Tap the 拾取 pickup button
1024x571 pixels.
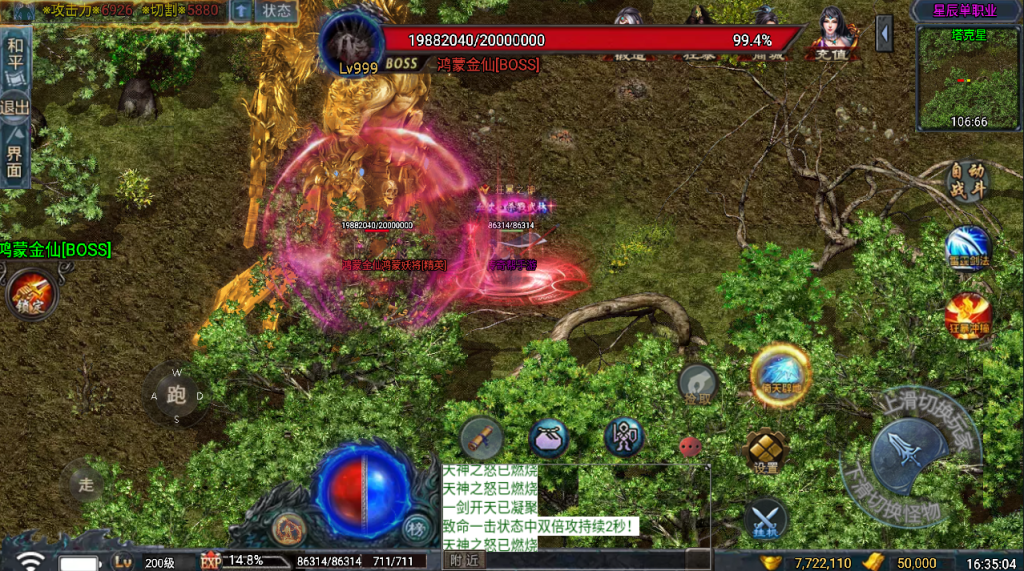[x=698, y=384]
